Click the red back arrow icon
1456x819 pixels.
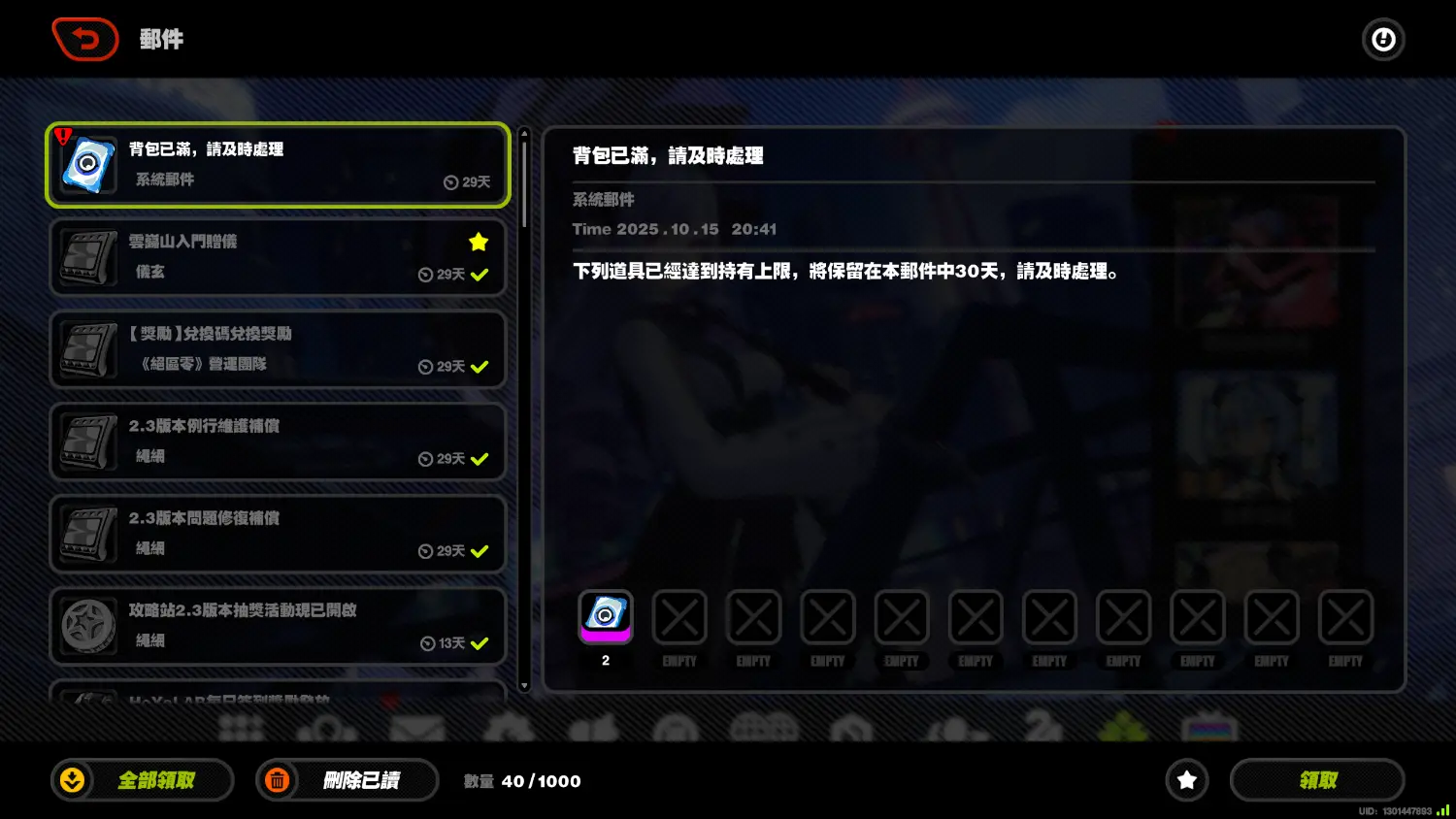pyautogui.click(x=84, y=39)
